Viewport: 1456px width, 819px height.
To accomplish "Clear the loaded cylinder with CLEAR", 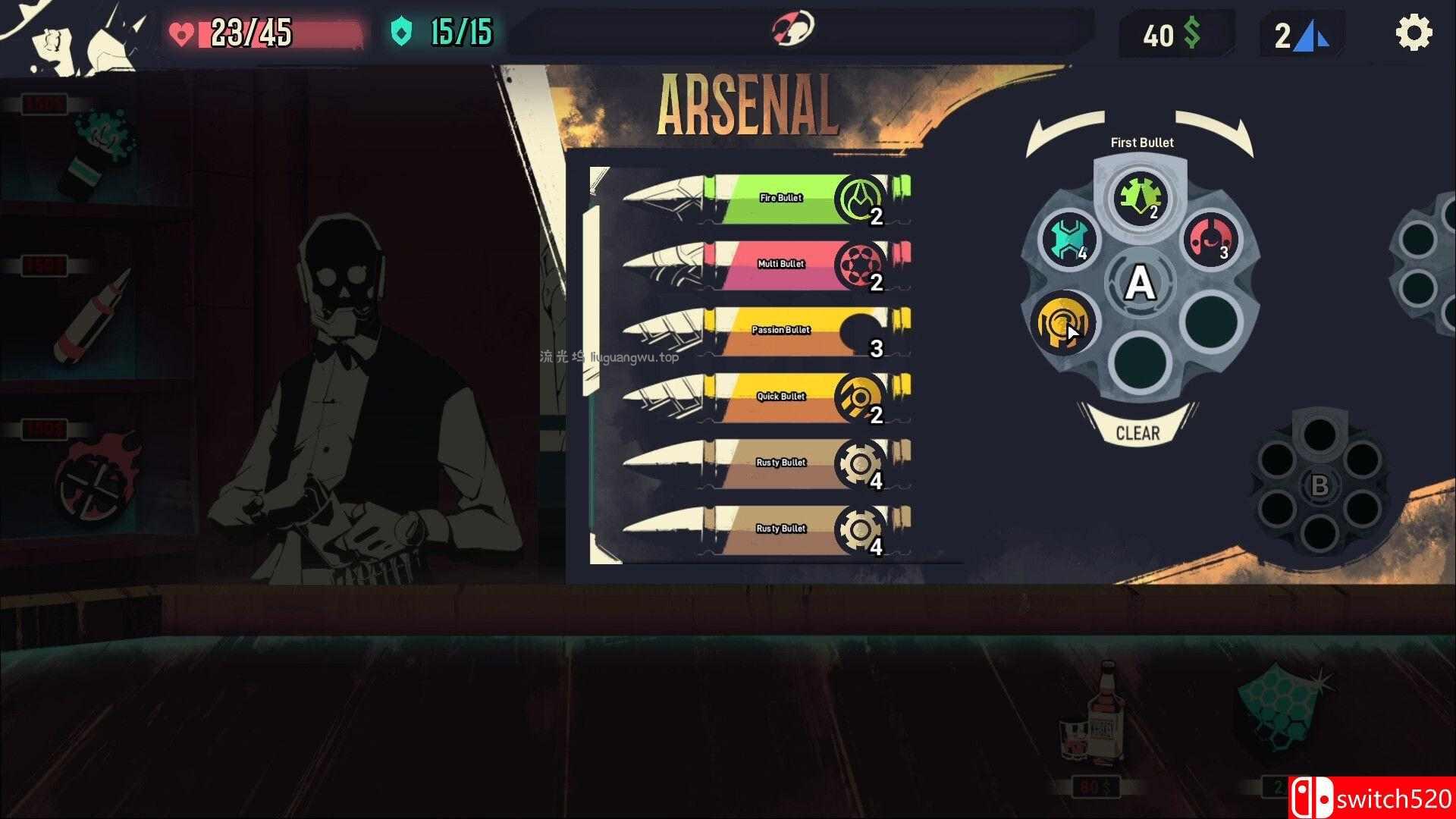I will [x=1137, y=432].
